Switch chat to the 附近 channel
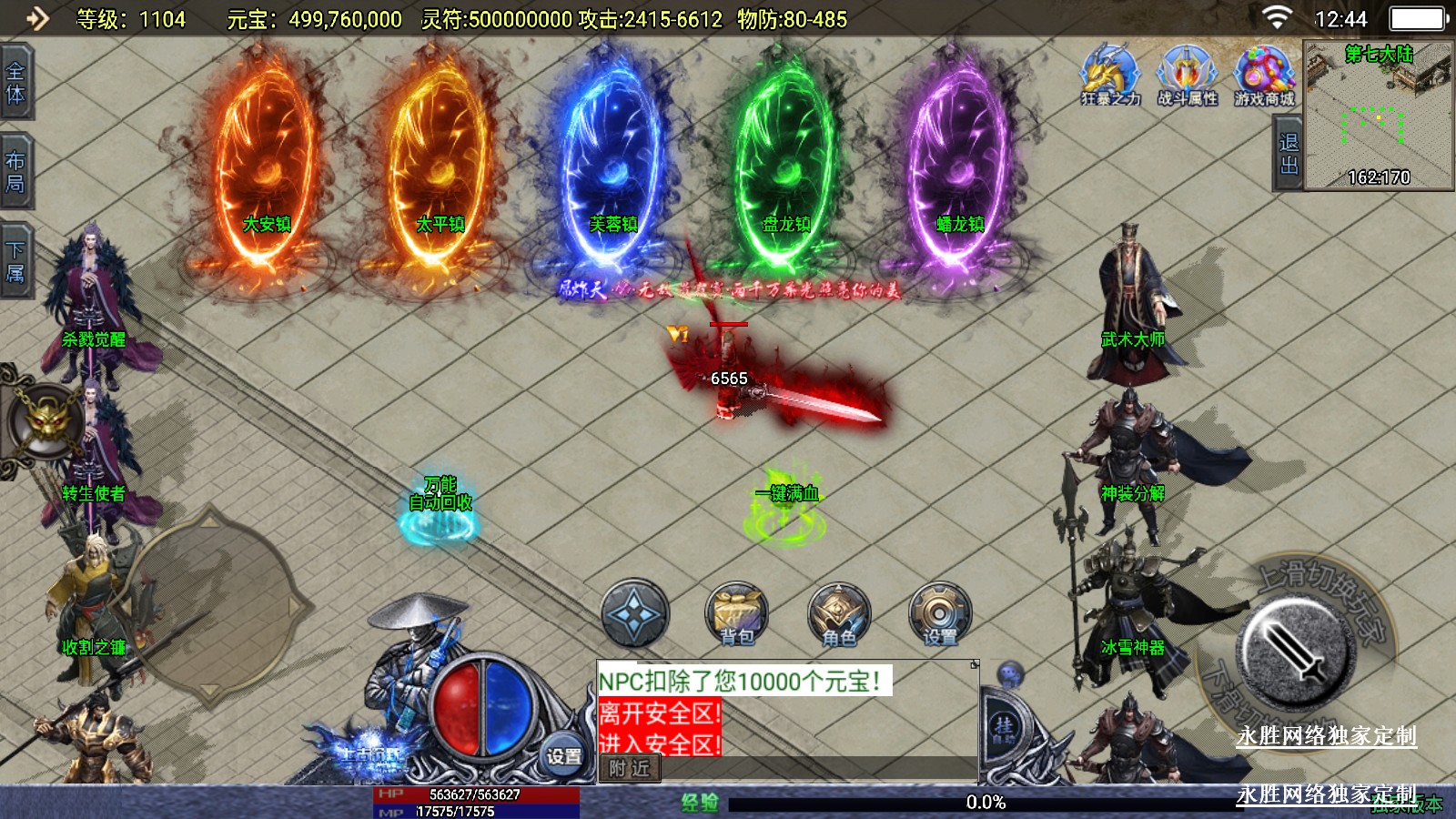Screen dimensions: 1456x819 coord(630,769)
